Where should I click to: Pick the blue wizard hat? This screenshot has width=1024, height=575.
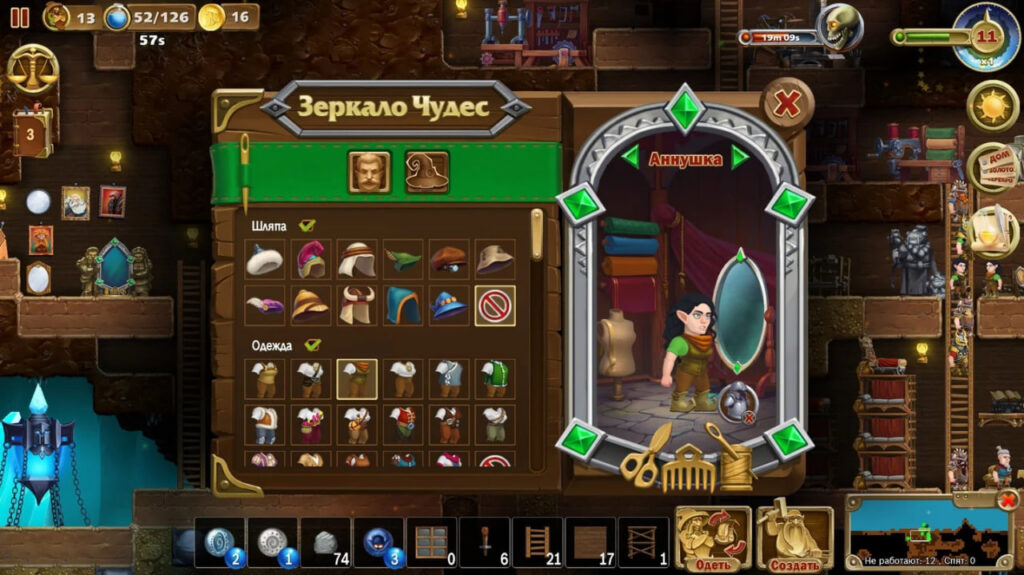coord(449,305)
